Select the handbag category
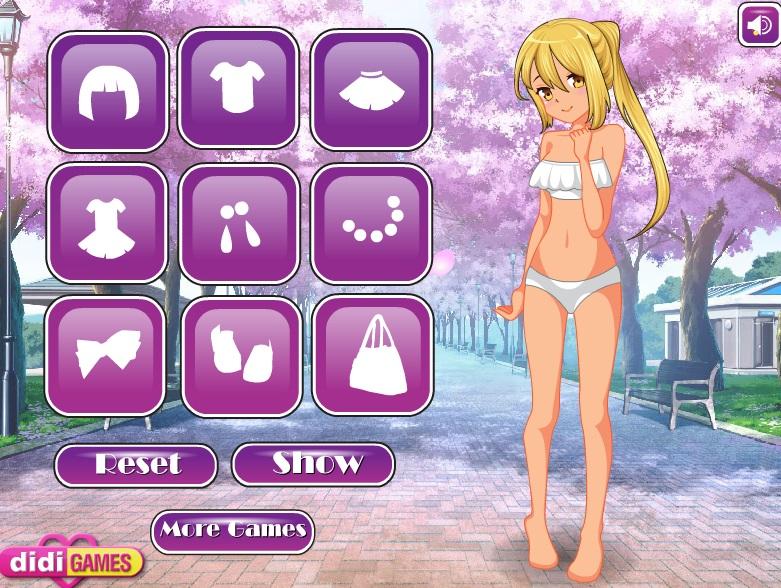Image resolution: width=781 pixels, height=588 pixels. (372, 356)
